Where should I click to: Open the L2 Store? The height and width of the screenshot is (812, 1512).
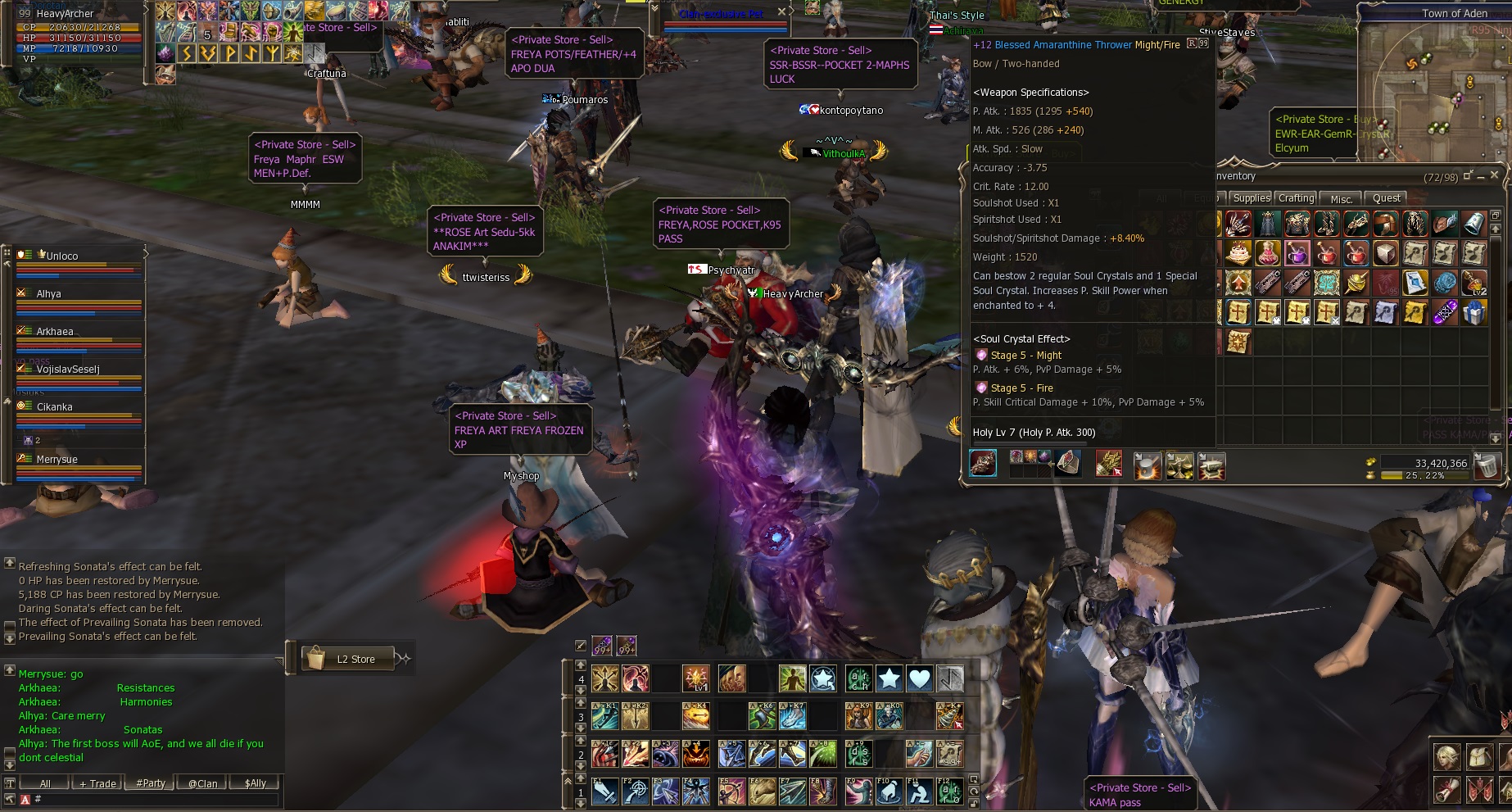click(x=355, y=659)
